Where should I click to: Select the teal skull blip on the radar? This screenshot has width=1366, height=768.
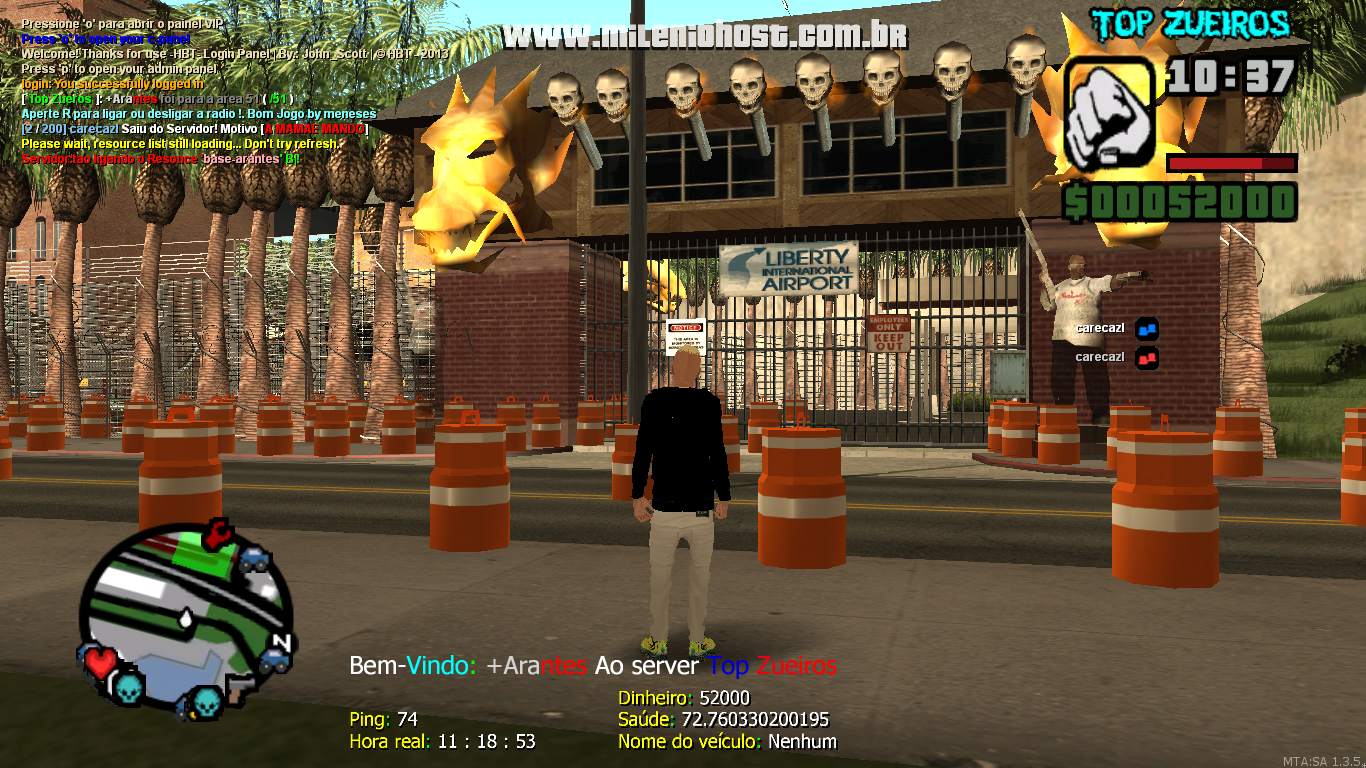(127, 690)
